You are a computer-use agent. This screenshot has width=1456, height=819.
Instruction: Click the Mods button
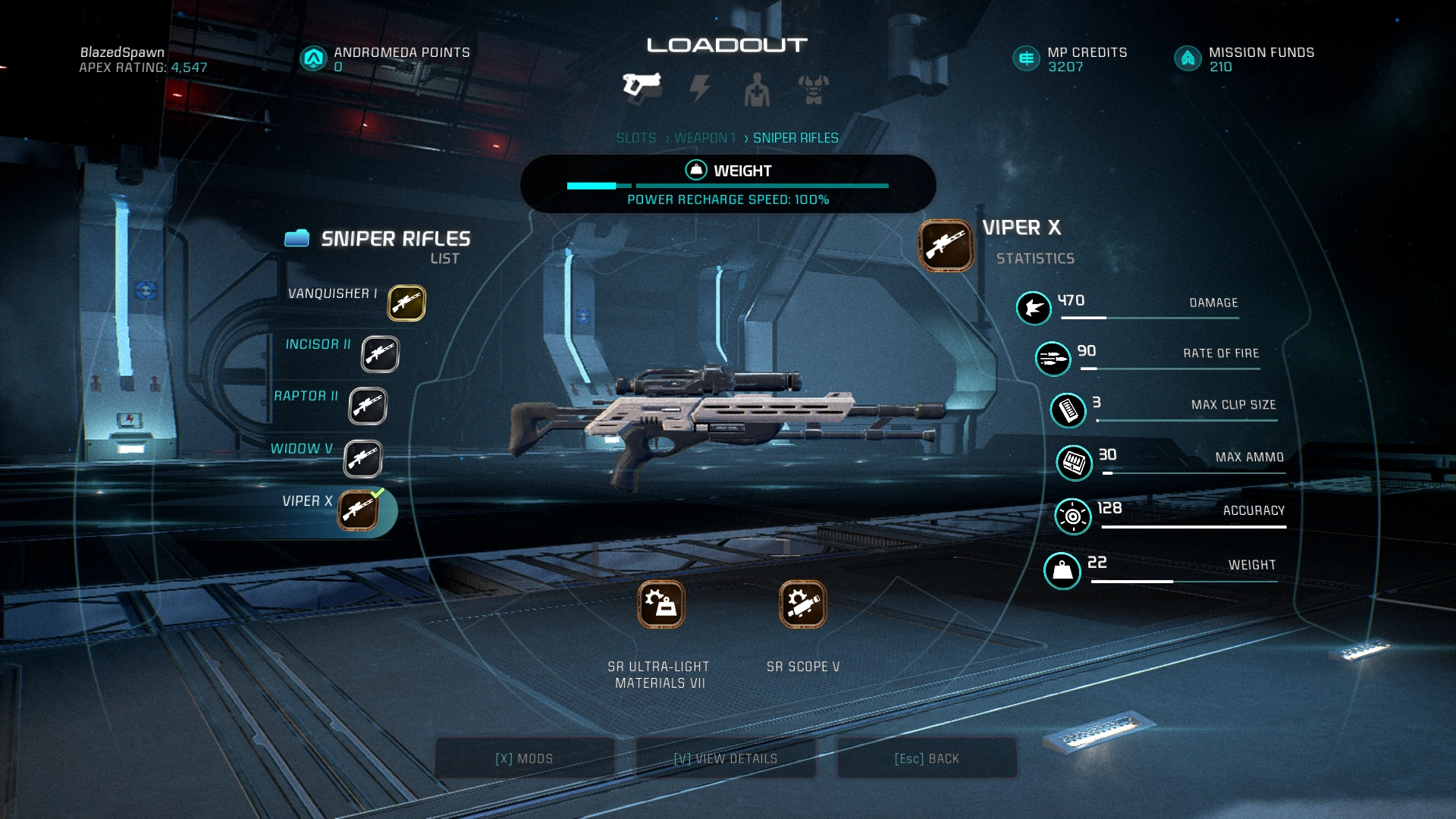point(524,758)
